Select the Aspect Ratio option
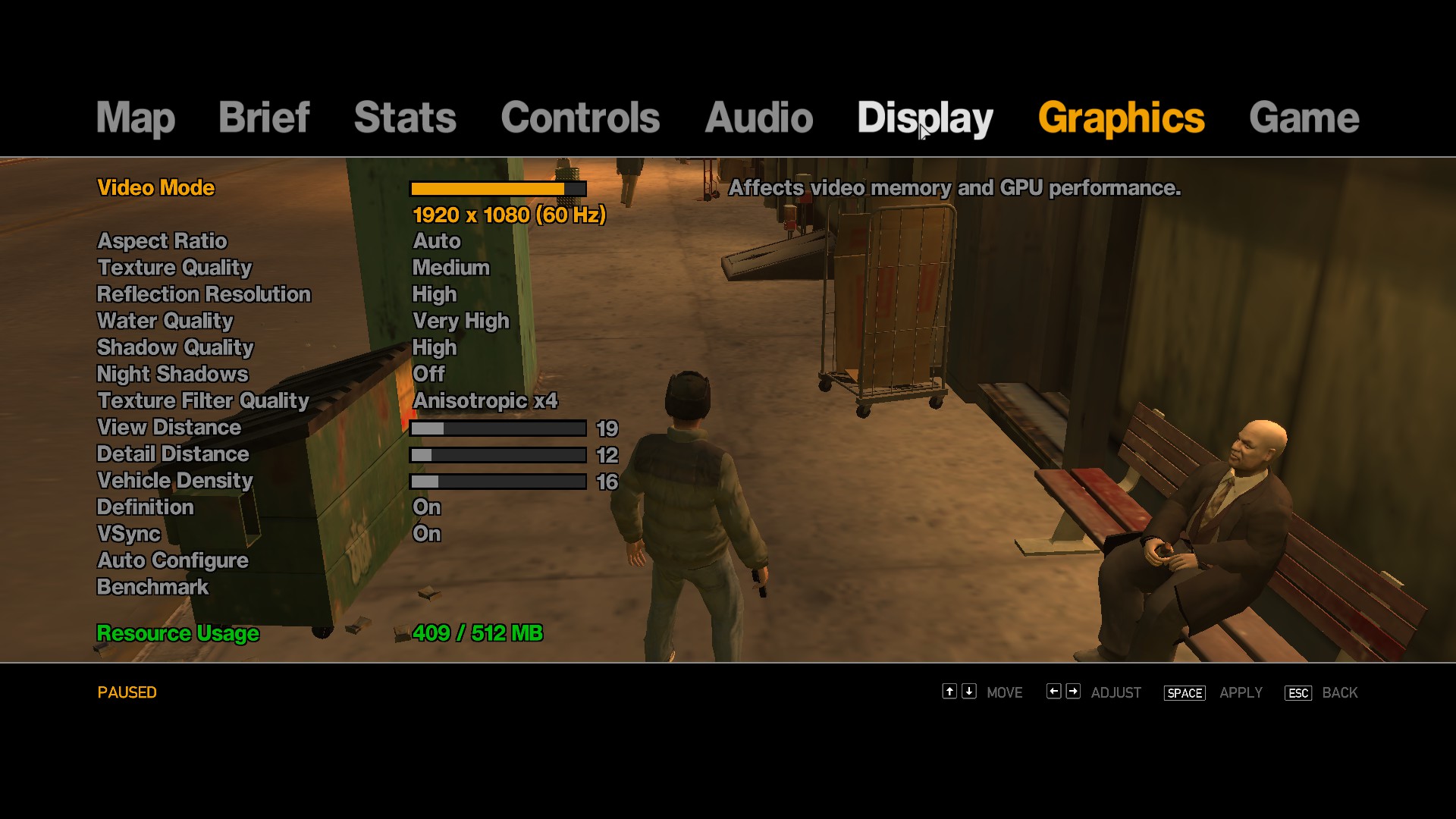The width and height of the screenshot is (1456, 819). point(162,241)
